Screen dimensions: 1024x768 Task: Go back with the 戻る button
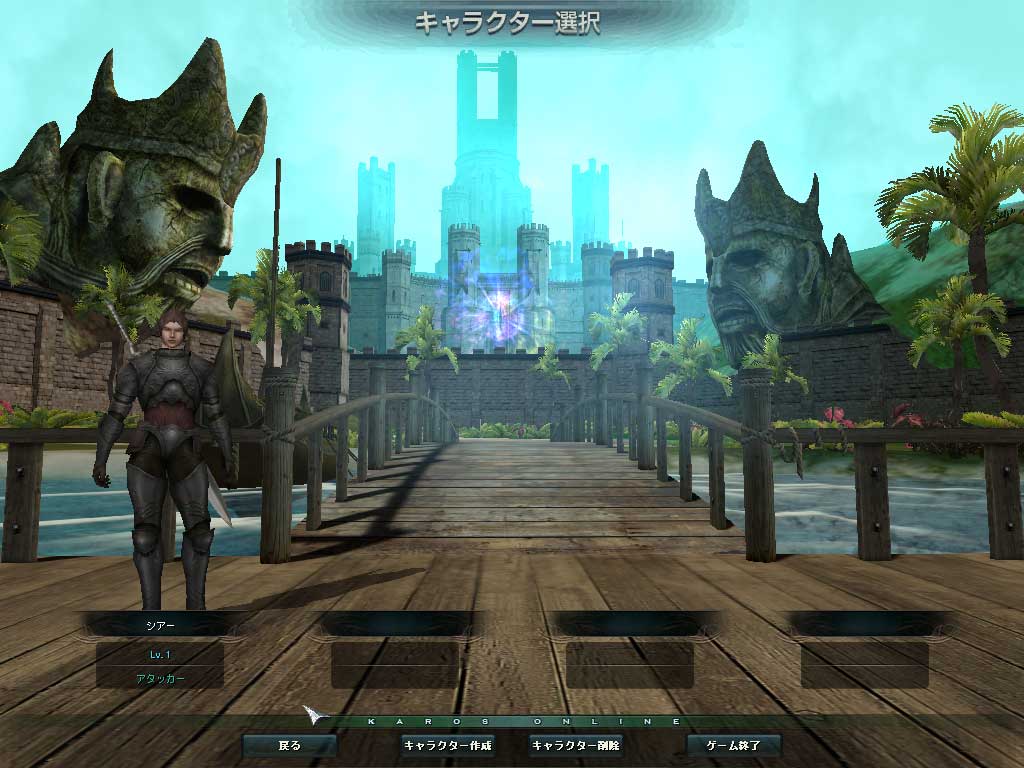tap(289, 745)
